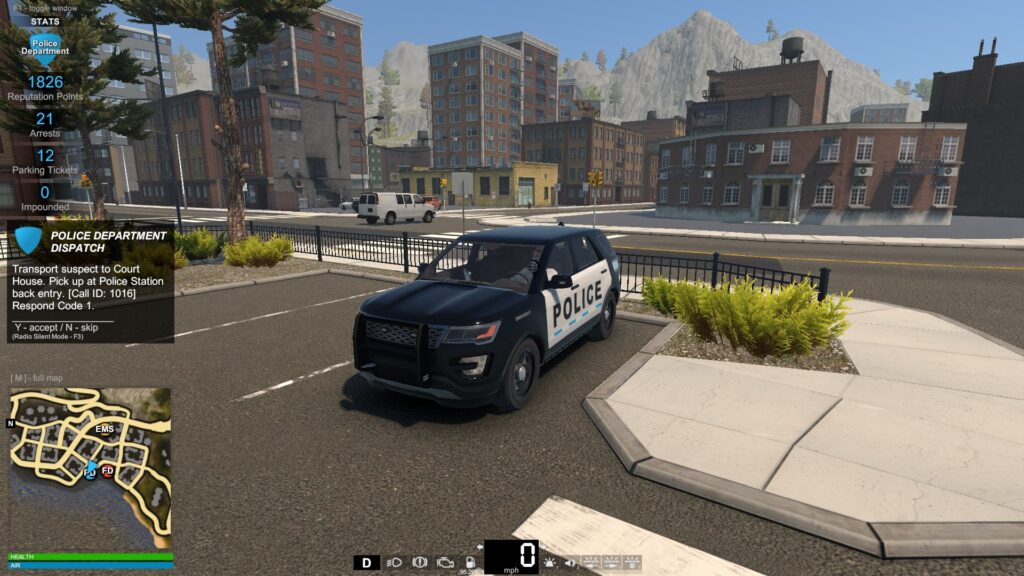The height and width of the screenshot is (576, 1024).
Task: Toggle the emergency light beacon icon
Action: [x=550, y=563]
